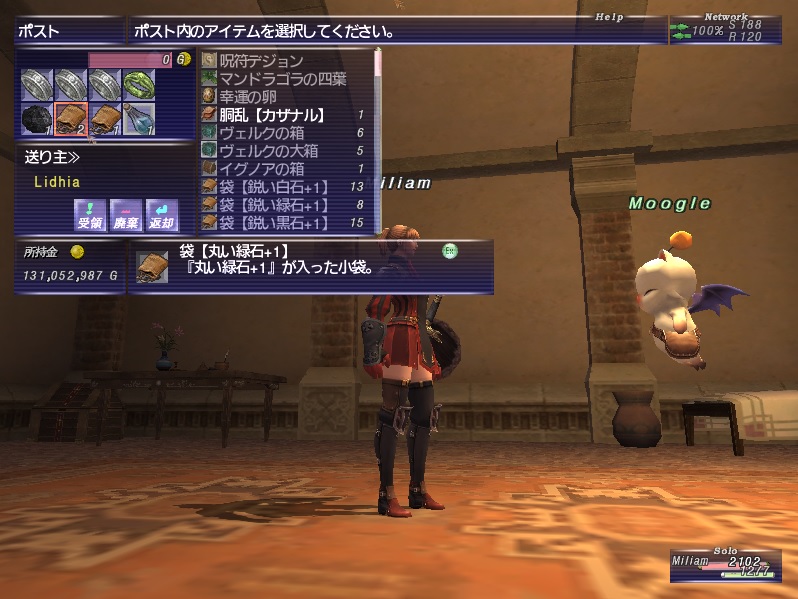The image size is (798, 599).
Task: Select 袋【鋭い緑石+1】 list row
Action: point(273,205)
